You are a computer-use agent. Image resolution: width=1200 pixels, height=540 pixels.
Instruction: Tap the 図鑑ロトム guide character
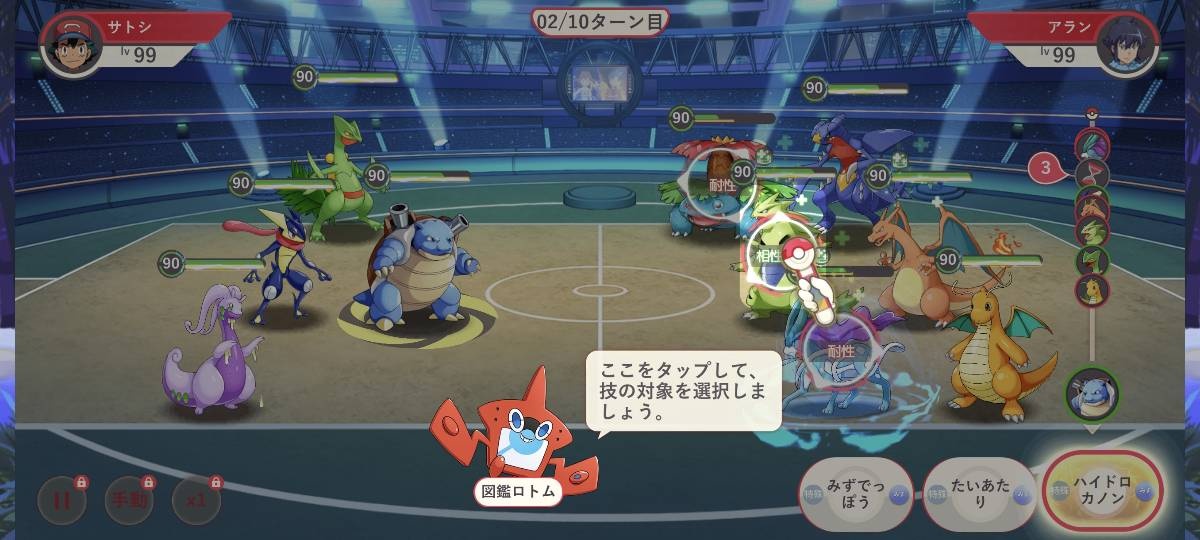coord(515,435)
